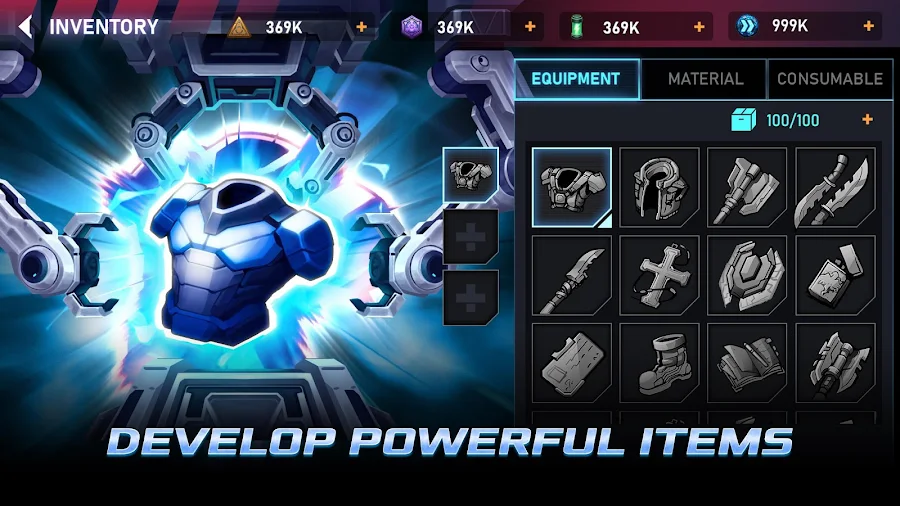
Task: Open the Consumable tab
Action: [829, 78]
